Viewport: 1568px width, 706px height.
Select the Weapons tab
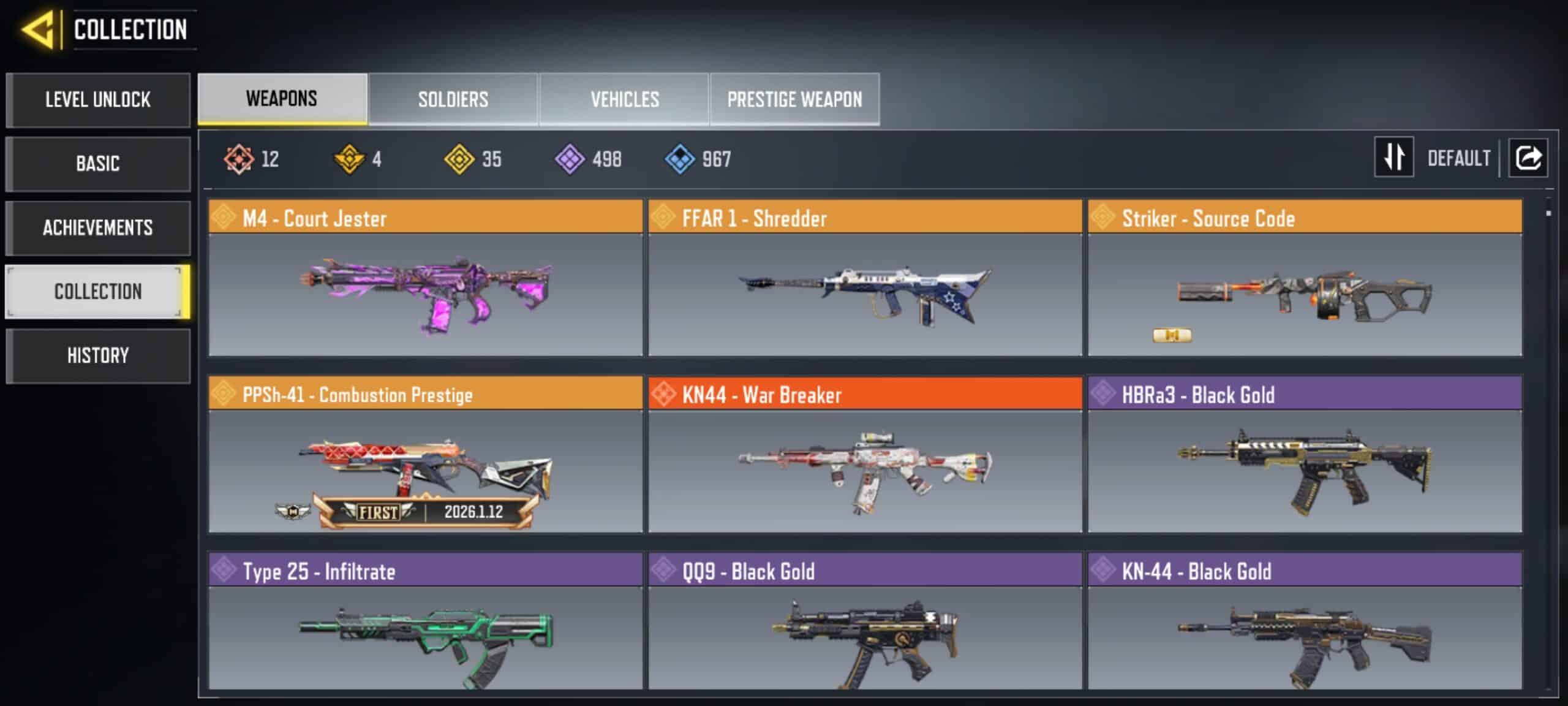(x=282, y=99)
